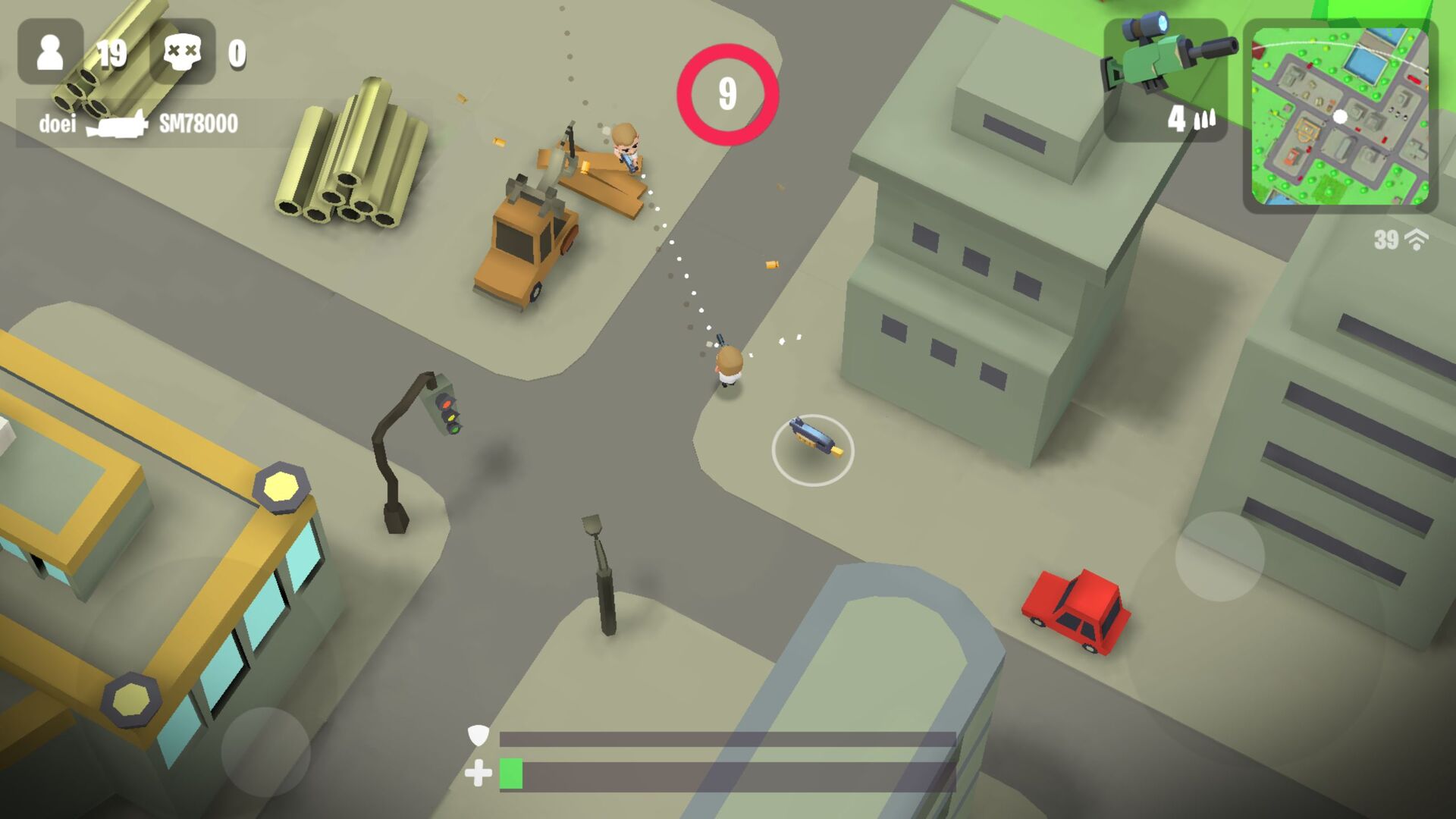
Task: Pick up the blue gun inside the circle
Action: [x=813, y=436]
